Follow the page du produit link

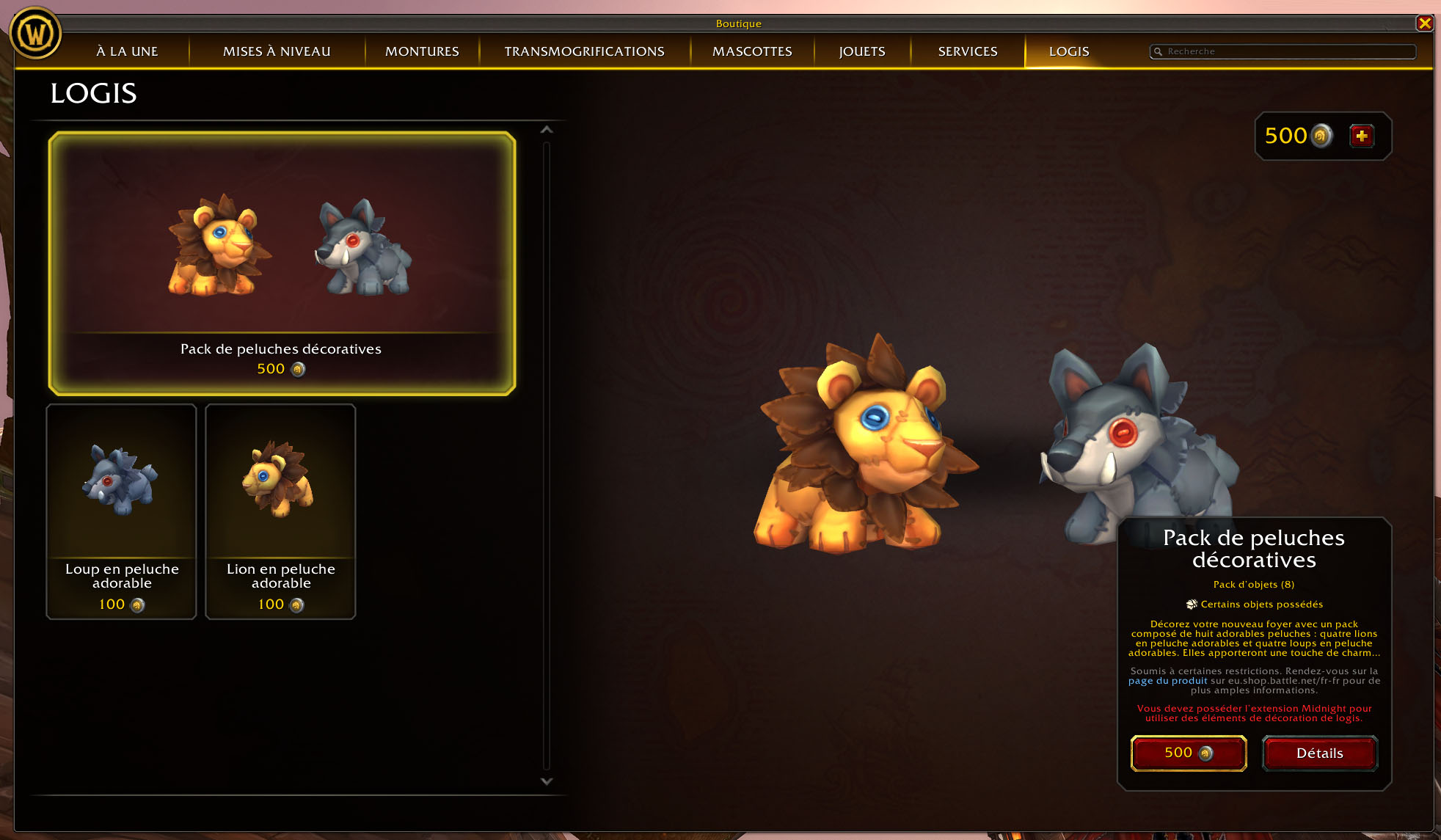click(x=1167, y=681)
